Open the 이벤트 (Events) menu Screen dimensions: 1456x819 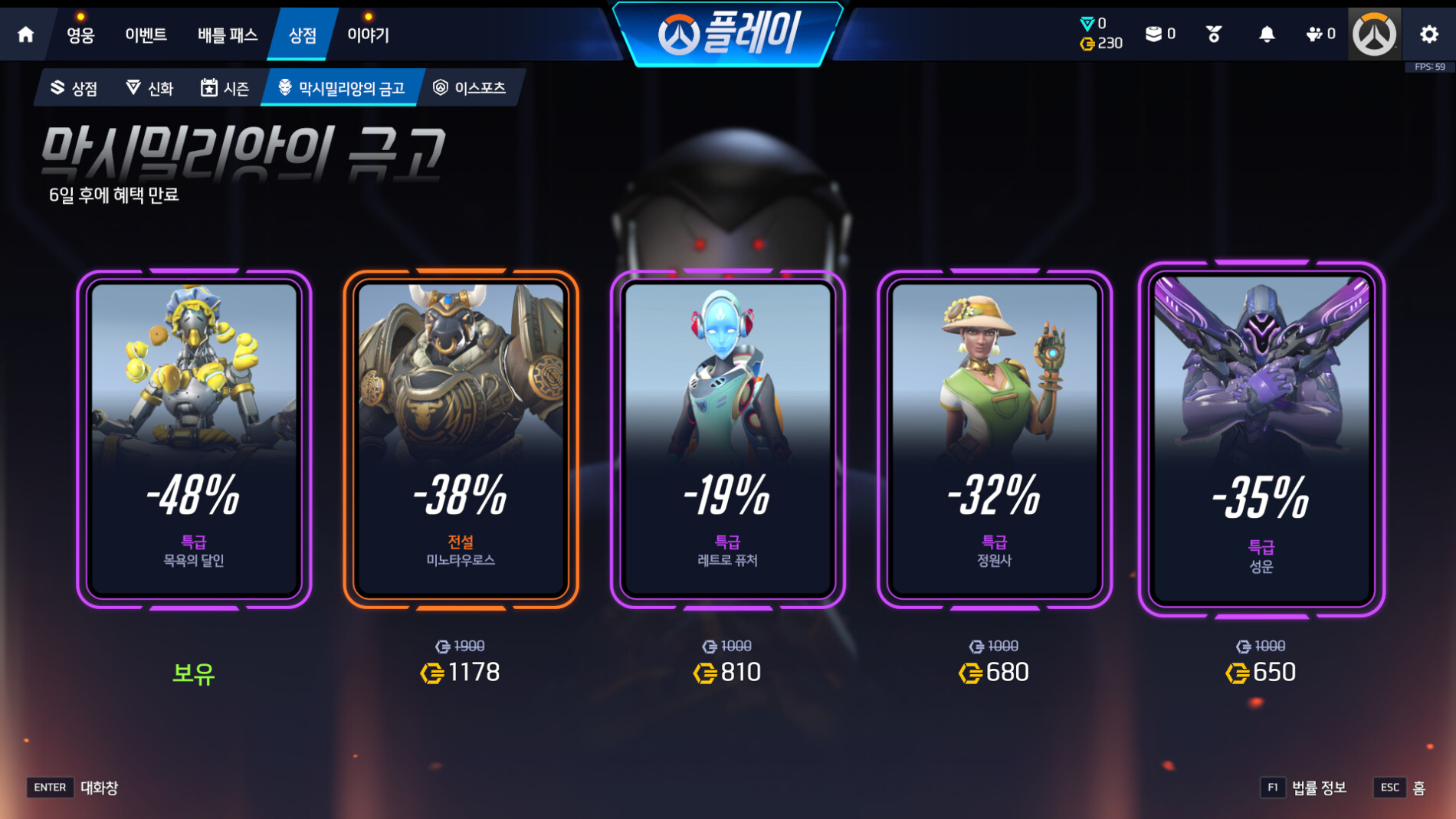[x=146, y=34]
